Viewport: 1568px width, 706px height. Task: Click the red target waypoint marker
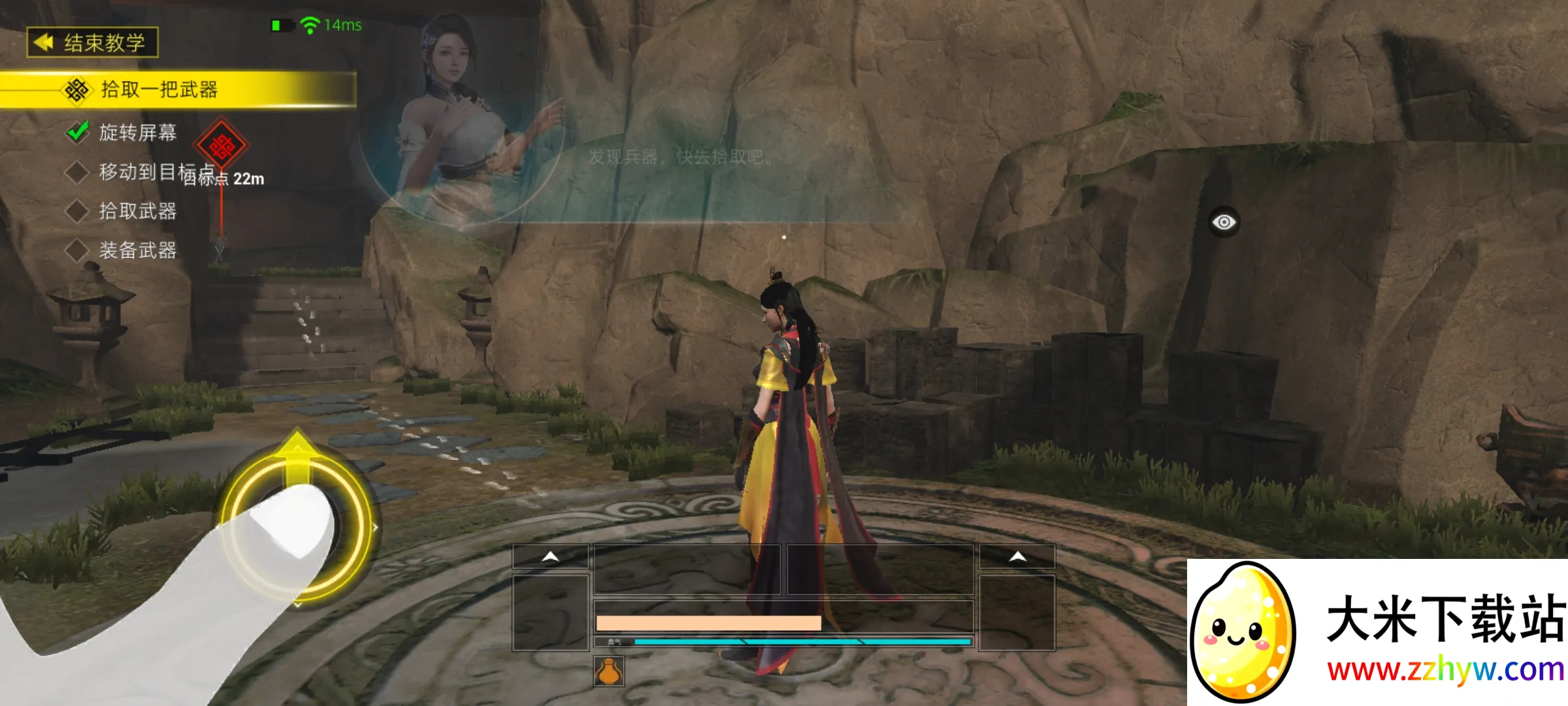(222, 146)
